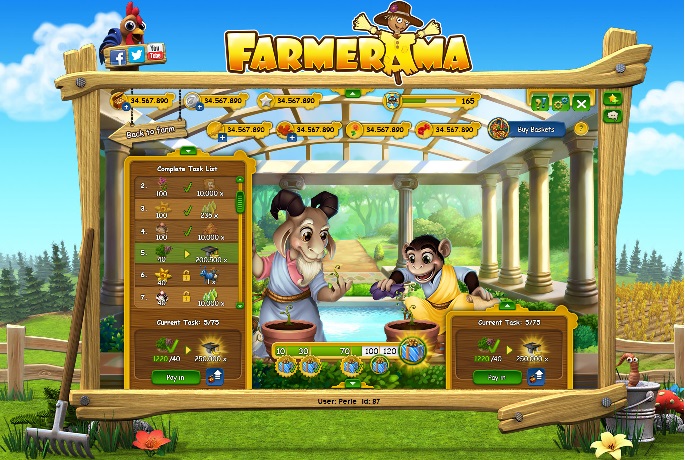
Task: Click Pay in on the left task panel
Action: coord(173,377)
